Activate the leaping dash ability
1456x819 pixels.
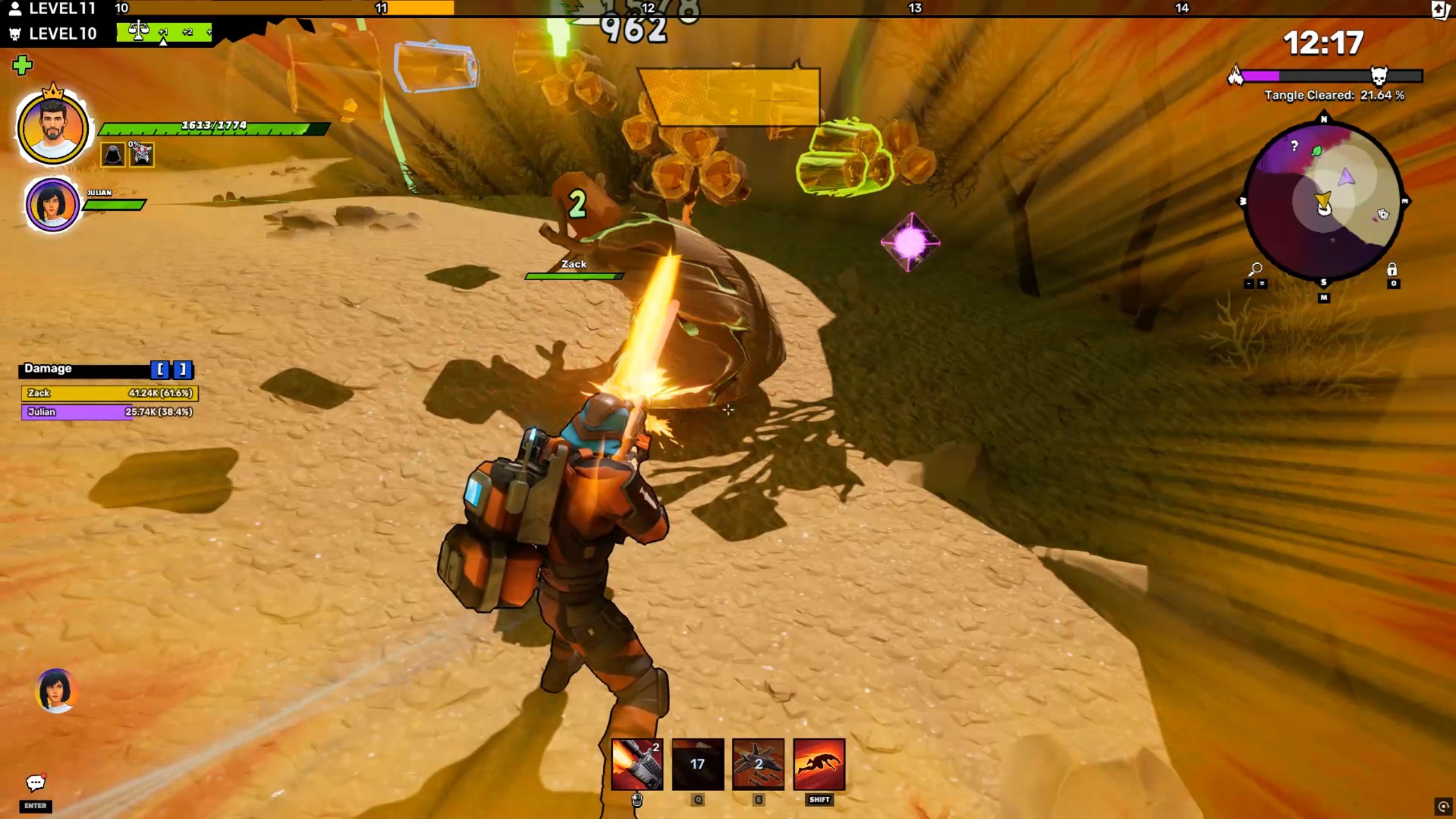click(x=819, y=764)
